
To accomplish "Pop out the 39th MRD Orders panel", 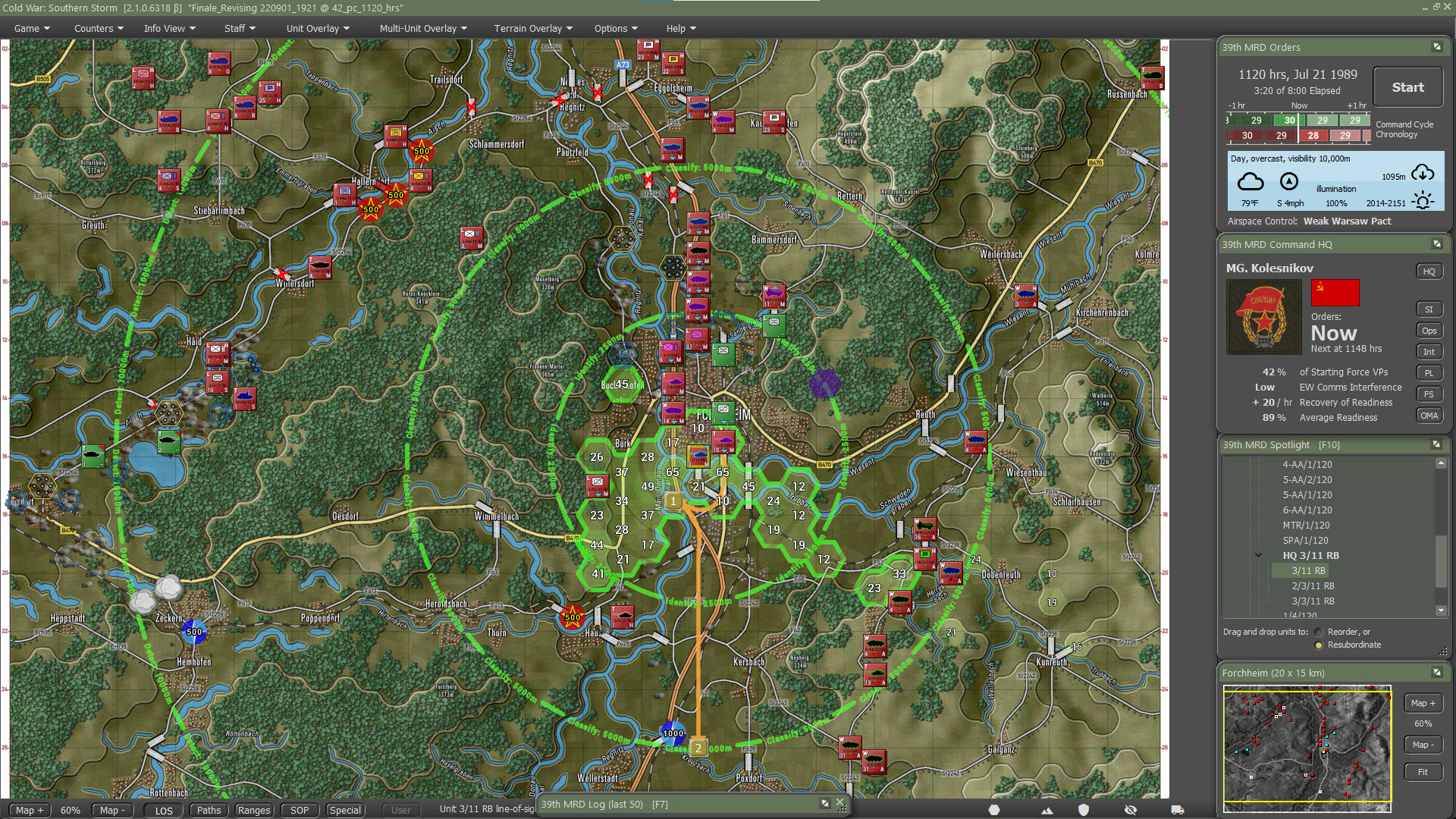I will (x=1436, y=46).
